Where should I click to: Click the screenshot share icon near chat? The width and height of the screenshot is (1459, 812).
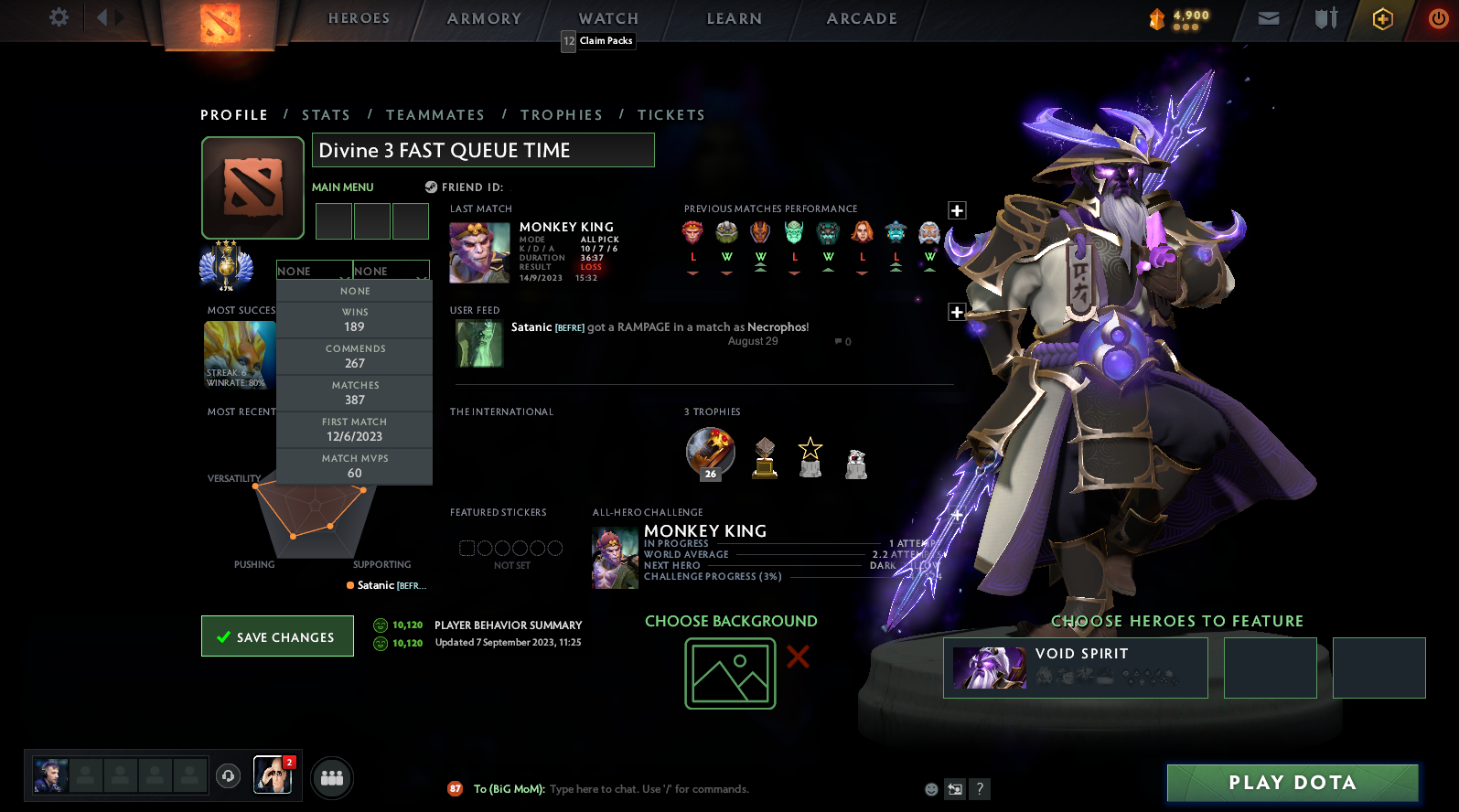click(x=954, y=789)
